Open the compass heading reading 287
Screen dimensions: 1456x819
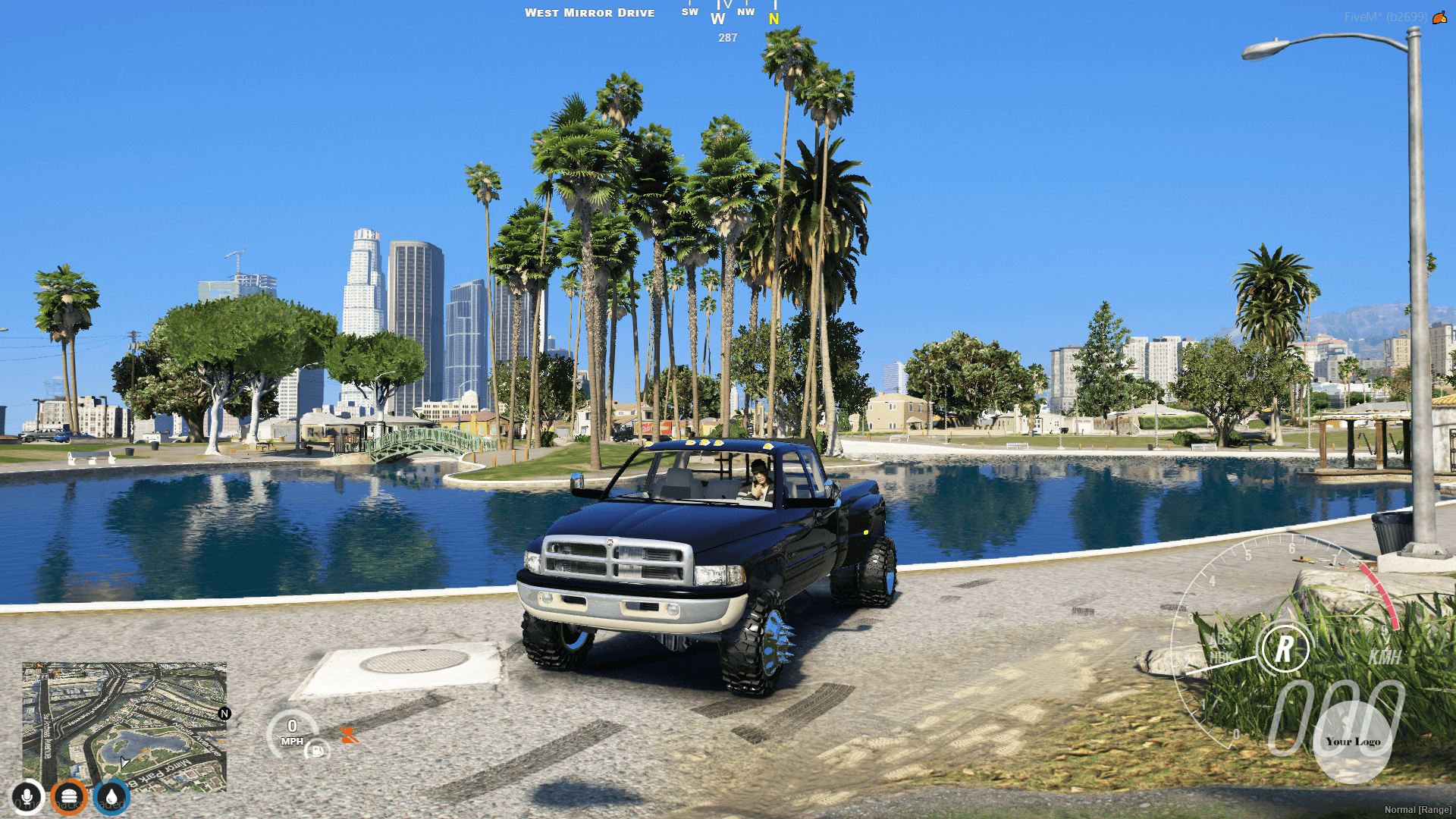click(726, 39)
